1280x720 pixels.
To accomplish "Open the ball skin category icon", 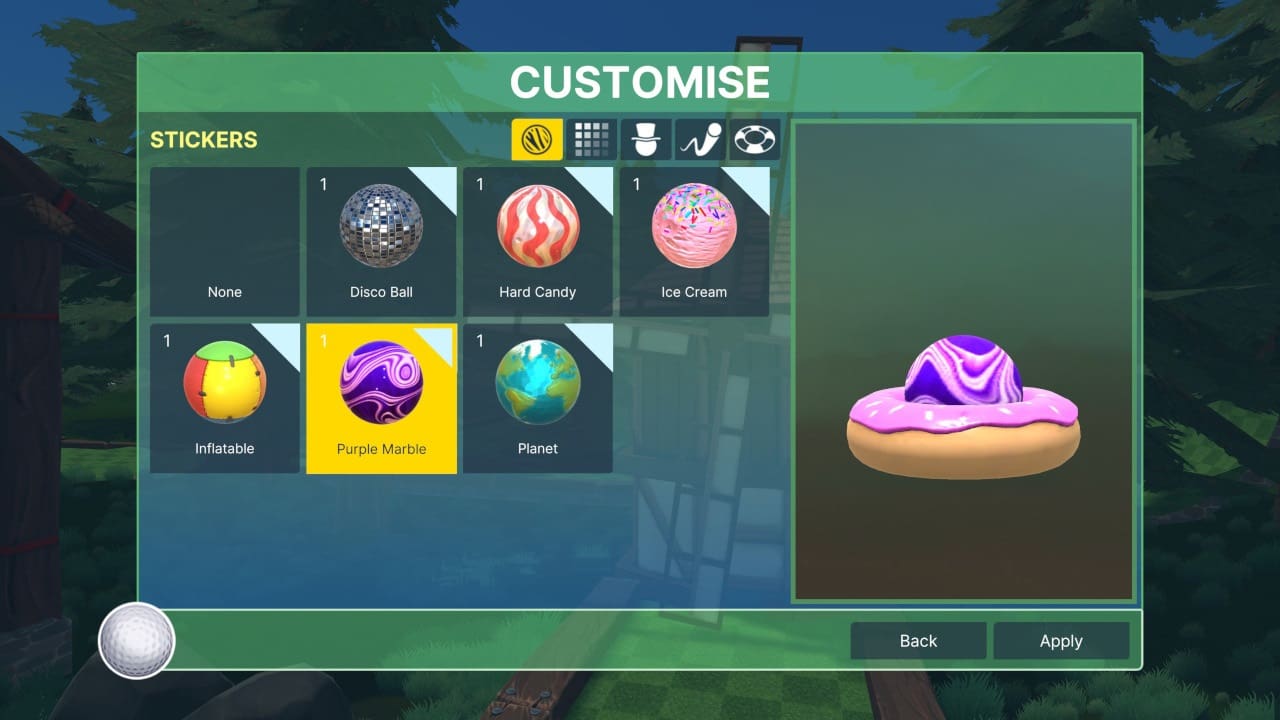I will point(537,140).
